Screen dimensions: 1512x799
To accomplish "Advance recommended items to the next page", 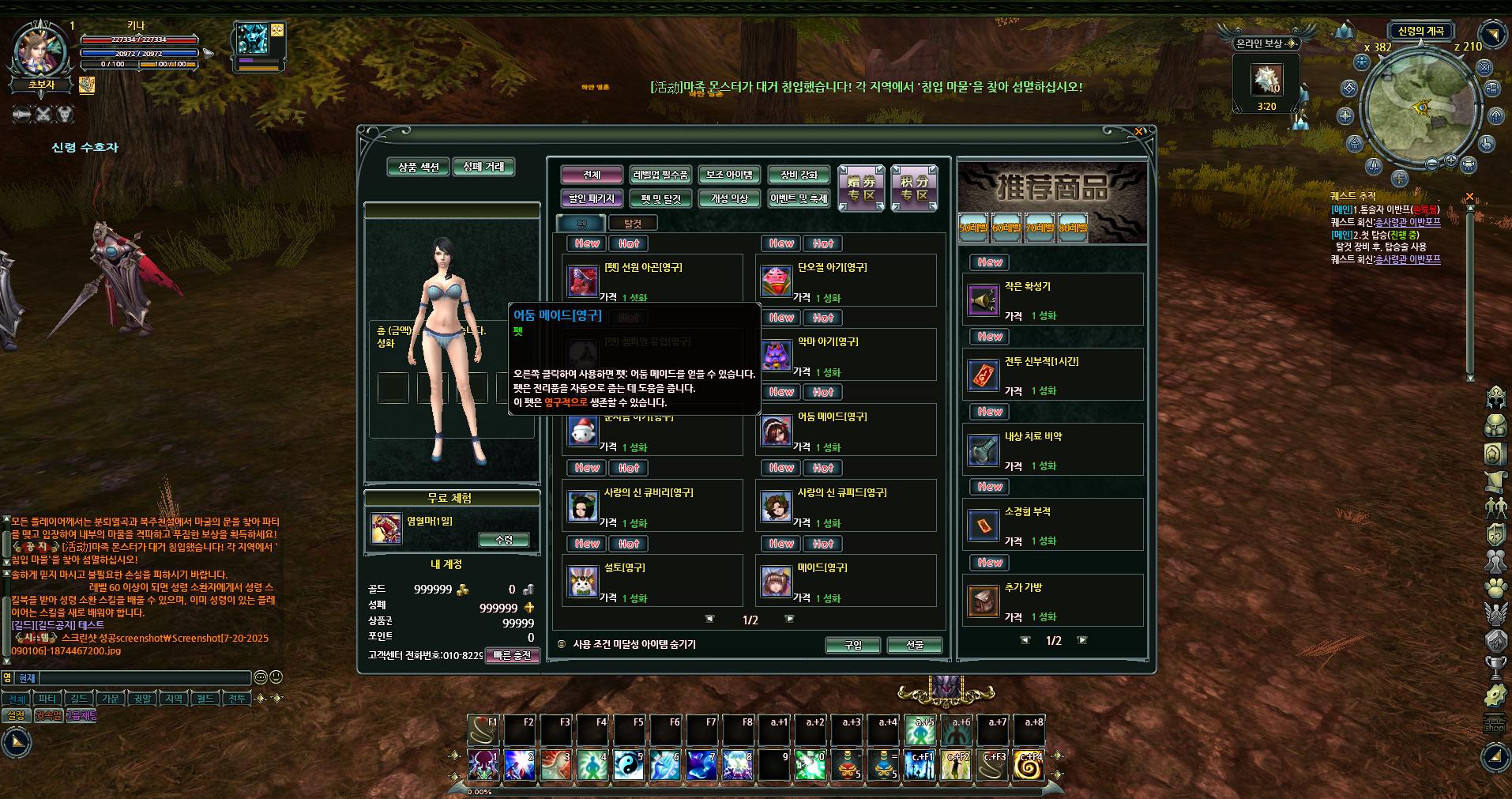I will pyautogui.click(x=1081, y=640).
